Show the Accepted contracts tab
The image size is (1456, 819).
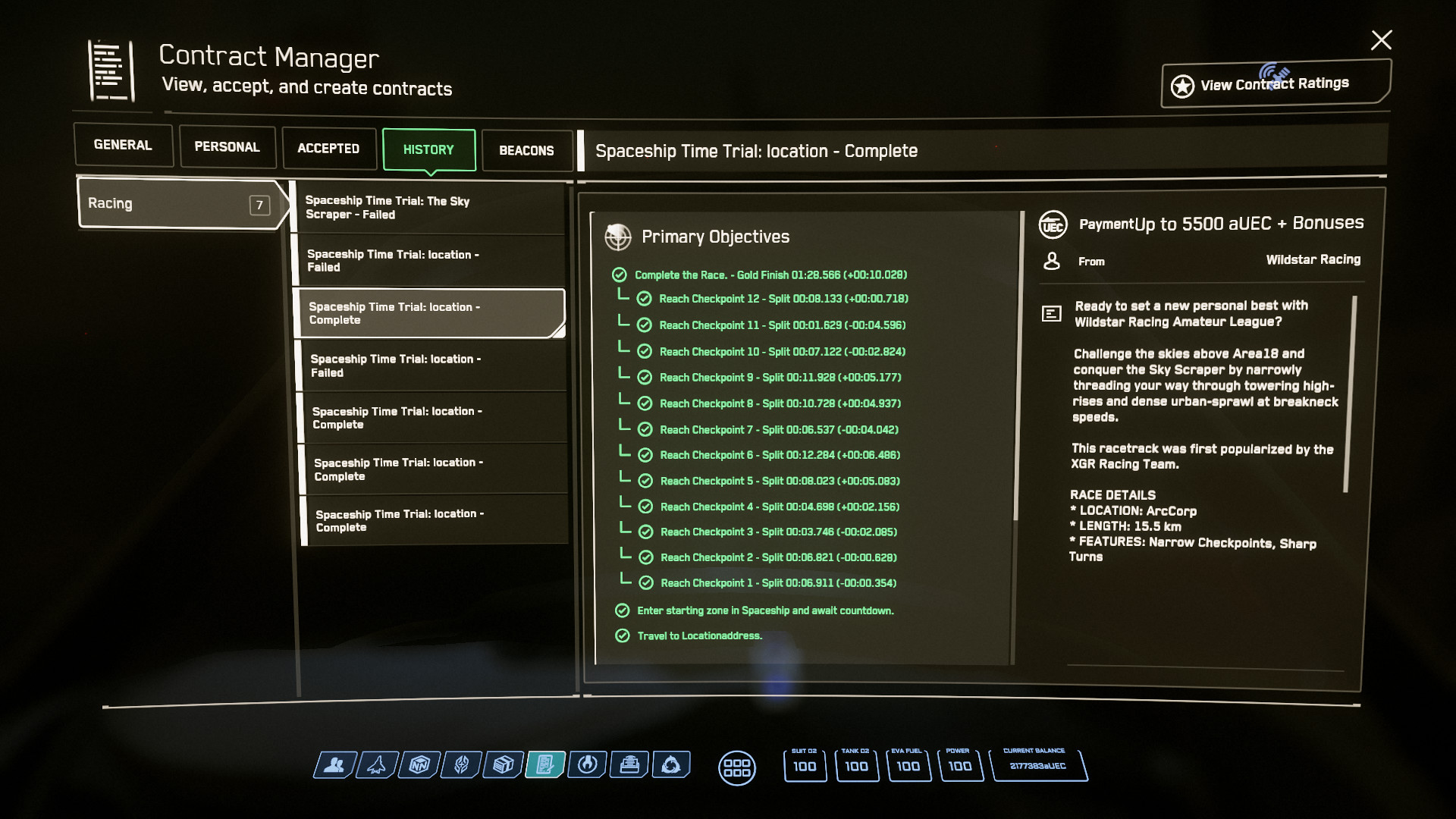click(328, 149)
